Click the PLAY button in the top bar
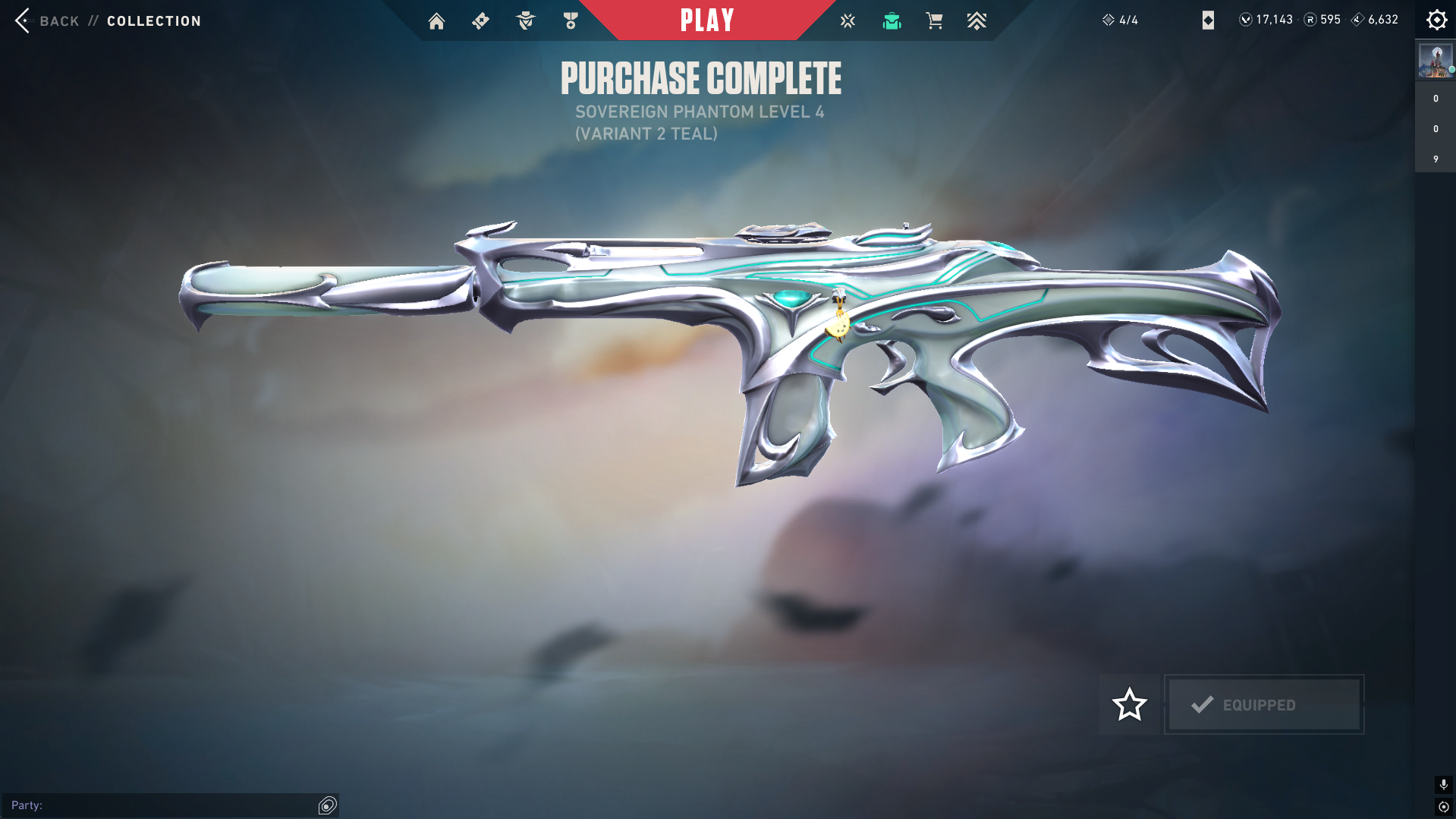The image size is (1456, 819). [706, 20]
